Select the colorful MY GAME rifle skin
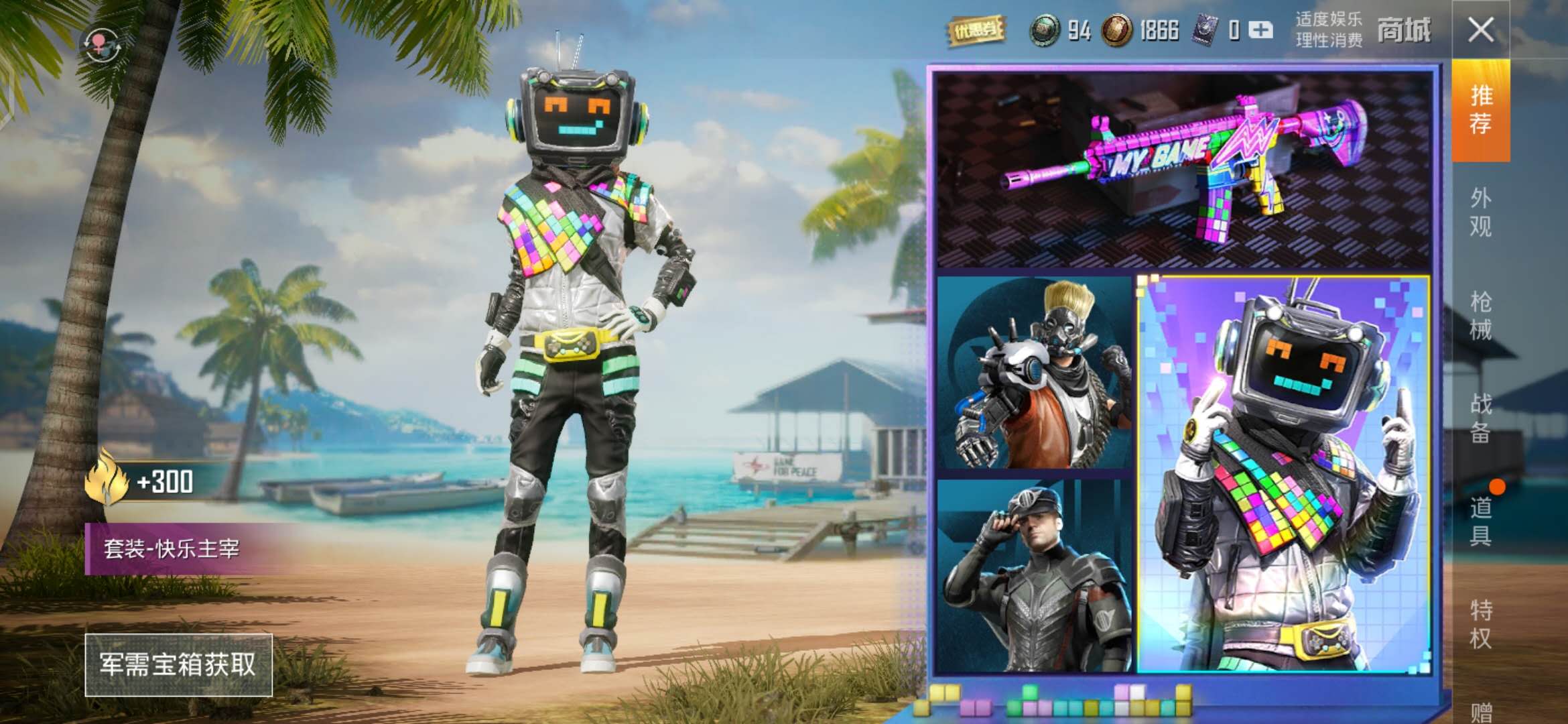The height and width of the screenshot is (724, 1568). pos(1183,170)
